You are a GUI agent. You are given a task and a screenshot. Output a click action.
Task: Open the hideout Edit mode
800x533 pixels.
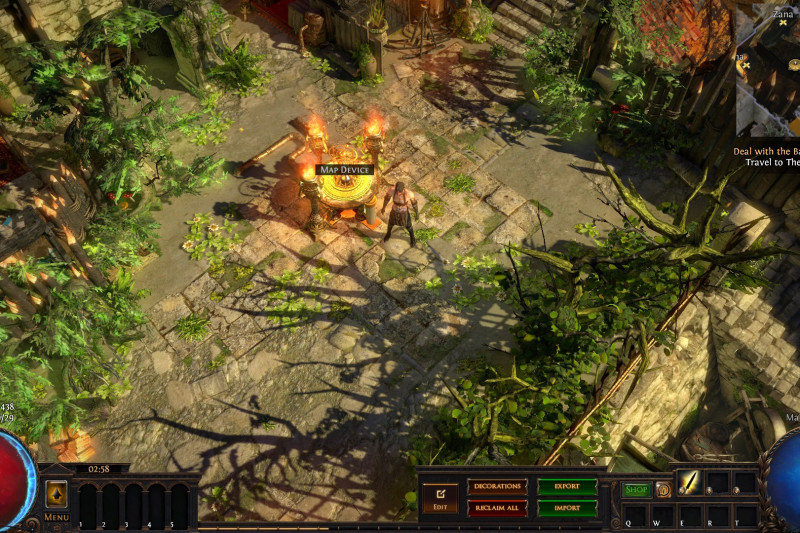click(439, 496)
